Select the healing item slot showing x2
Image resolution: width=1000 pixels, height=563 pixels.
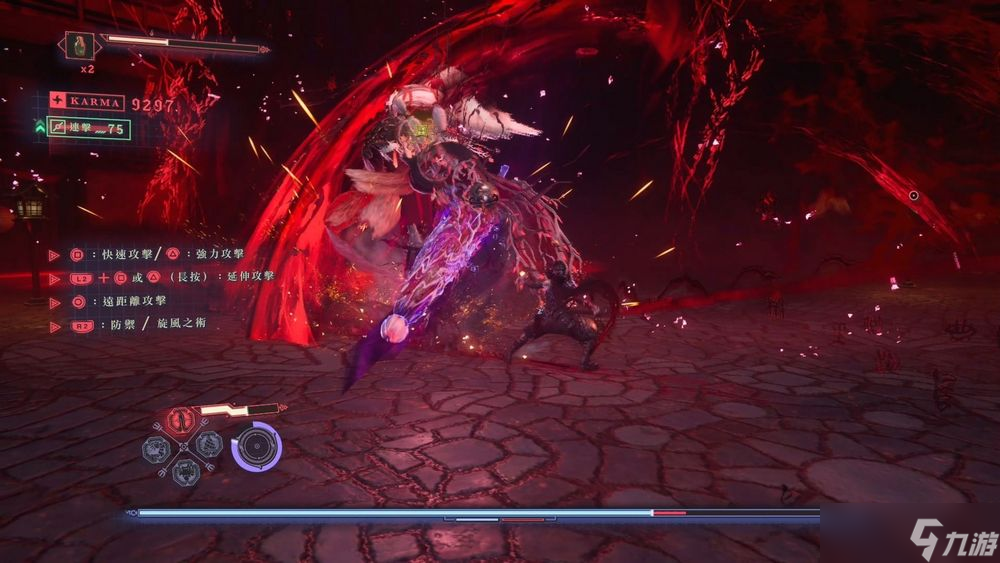(x=80, y=45)
